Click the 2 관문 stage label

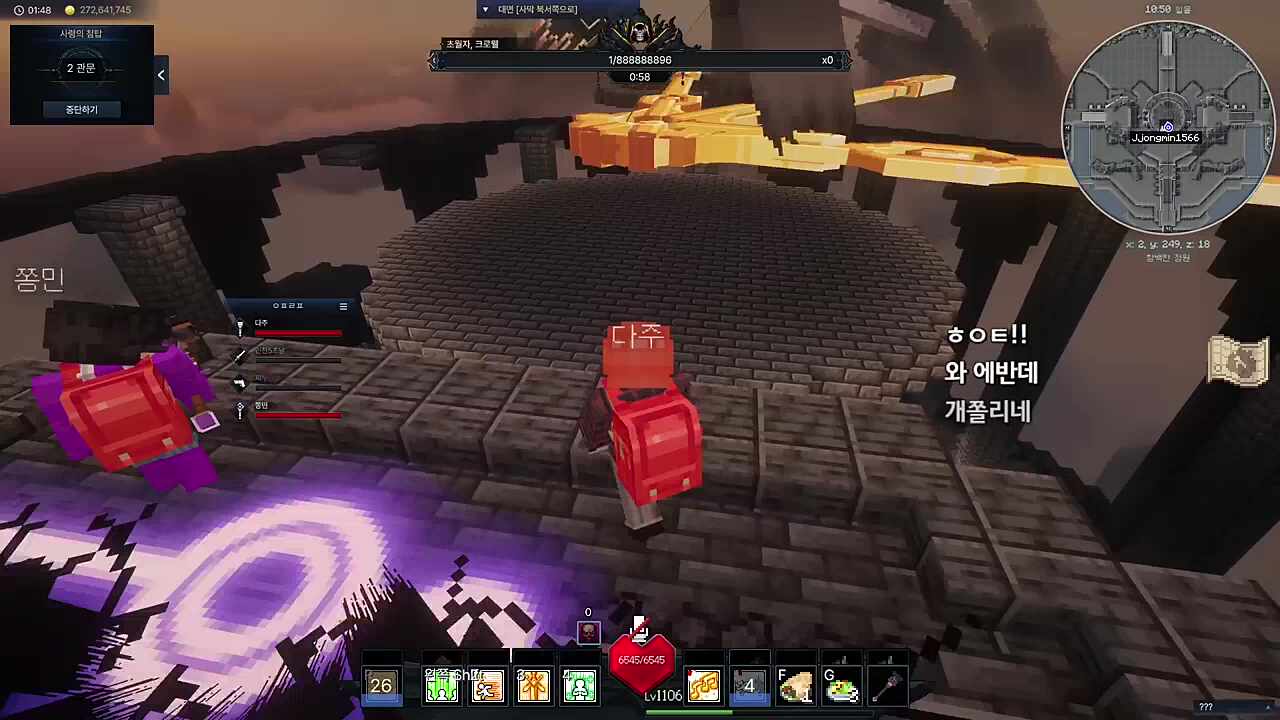point(81,68)
